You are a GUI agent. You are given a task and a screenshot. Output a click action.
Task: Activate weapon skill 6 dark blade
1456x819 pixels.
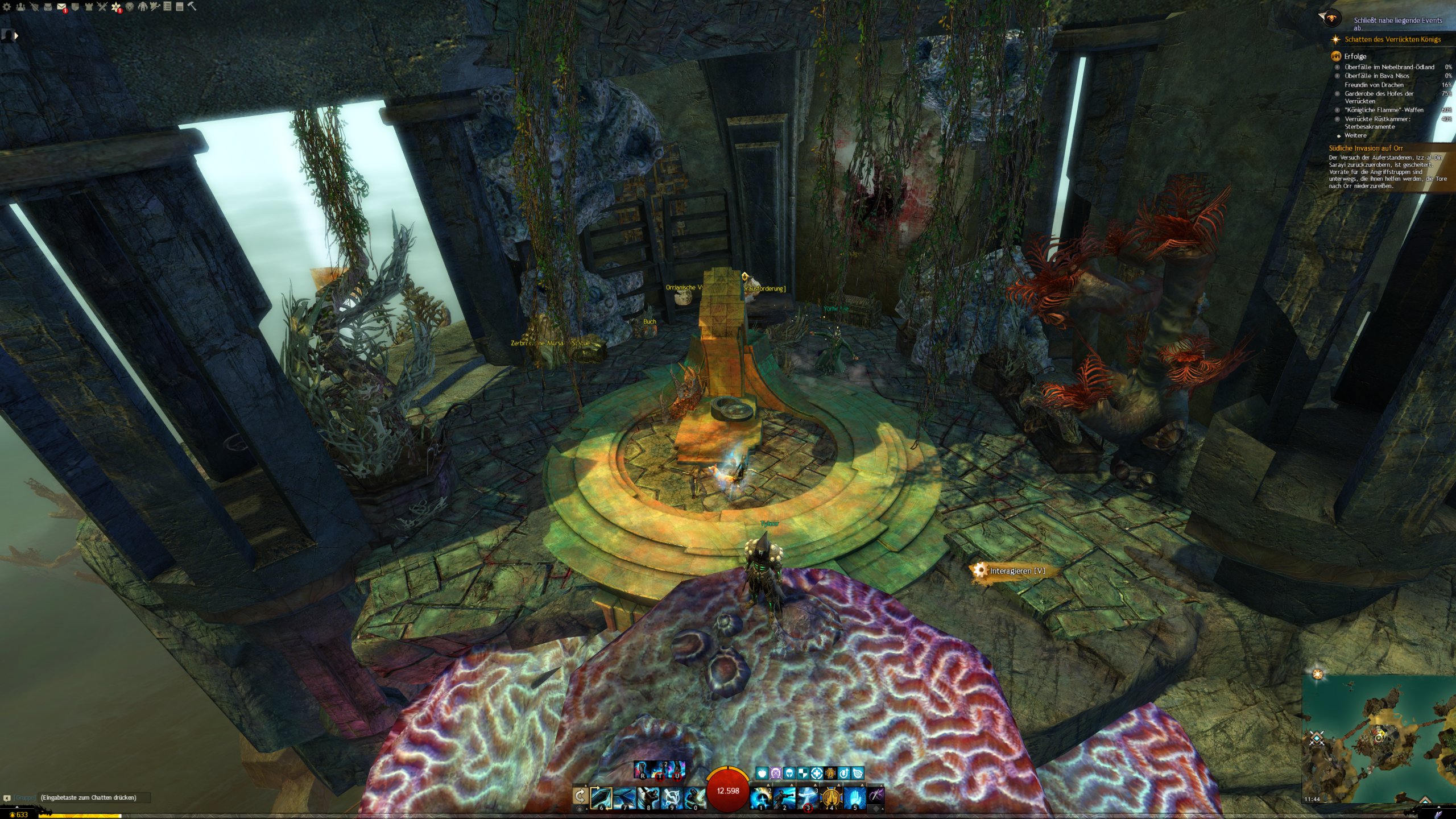click(601, 797)
